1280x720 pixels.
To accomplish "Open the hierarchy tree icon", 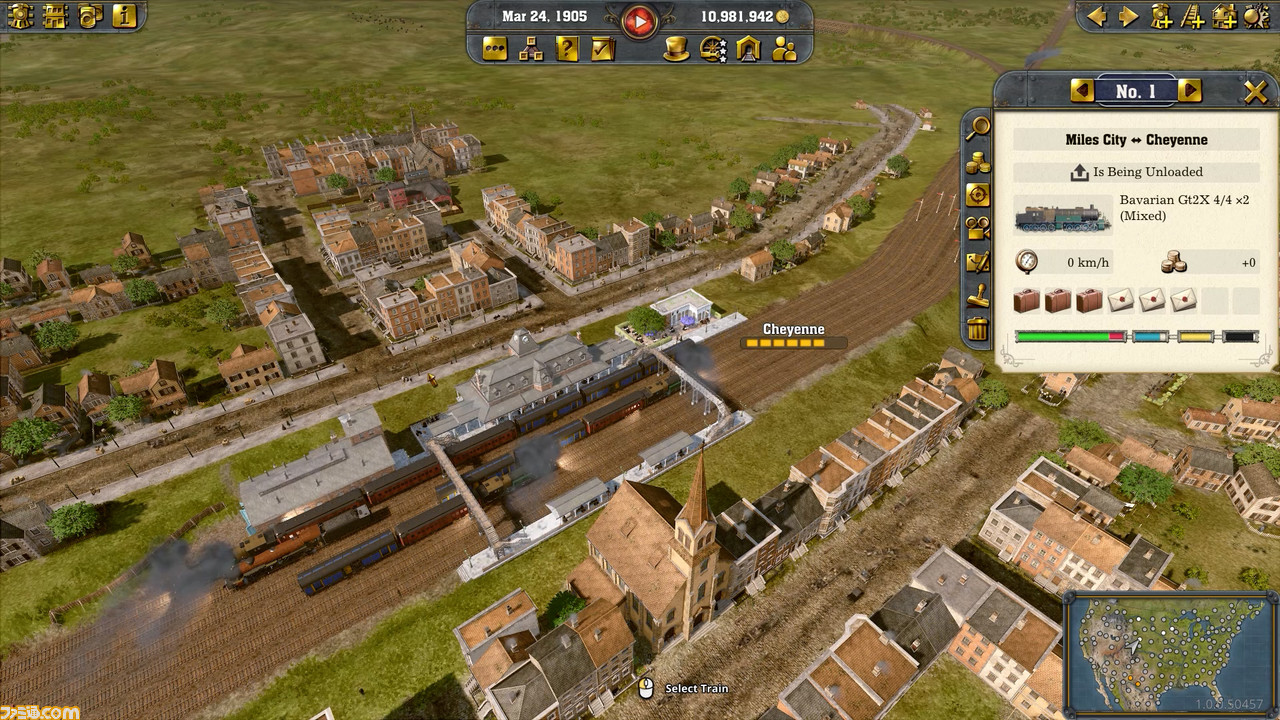I will [531, 48].
